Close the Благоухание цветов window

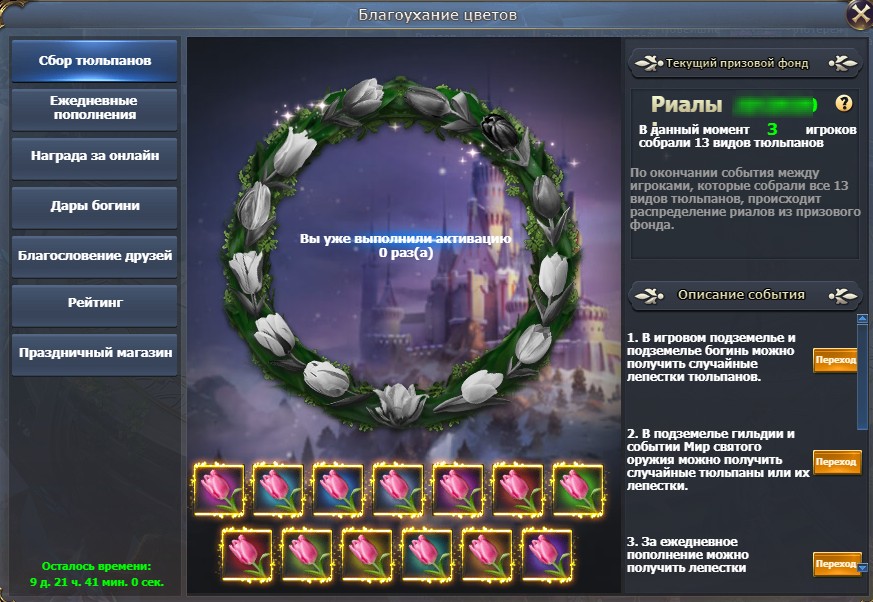click(857, 14)
